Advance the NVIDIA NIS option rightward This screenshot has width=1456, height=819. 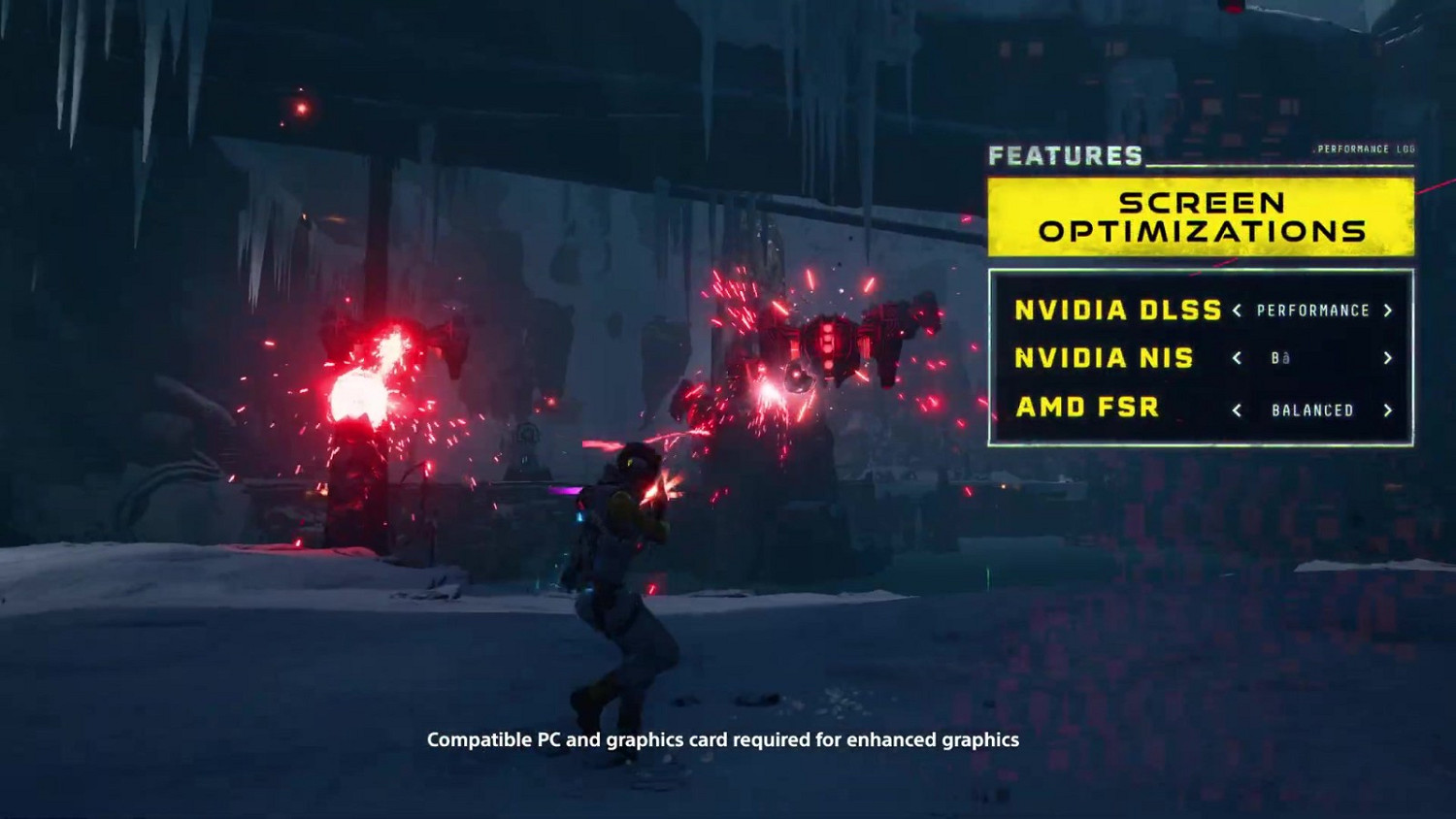coord(1388,358)
